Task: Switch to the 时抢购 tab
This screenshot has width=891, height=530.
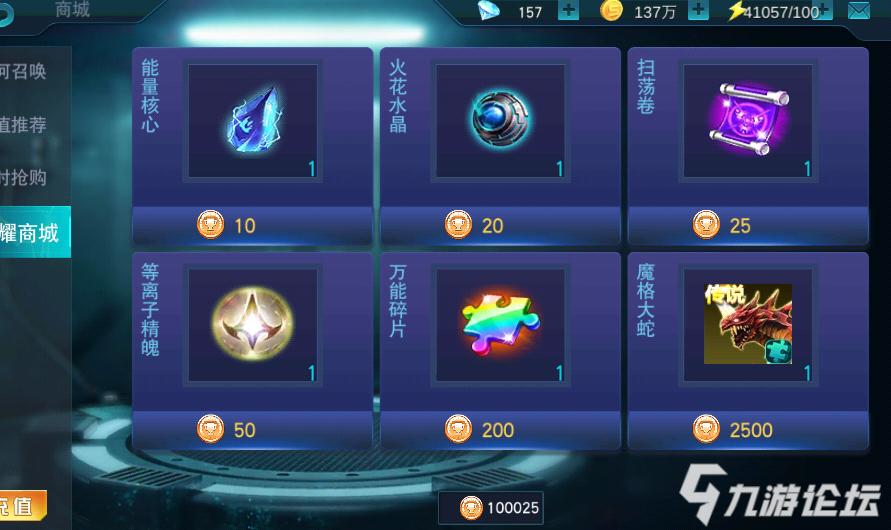Action: pyautogui.click(x=25, y=178)
